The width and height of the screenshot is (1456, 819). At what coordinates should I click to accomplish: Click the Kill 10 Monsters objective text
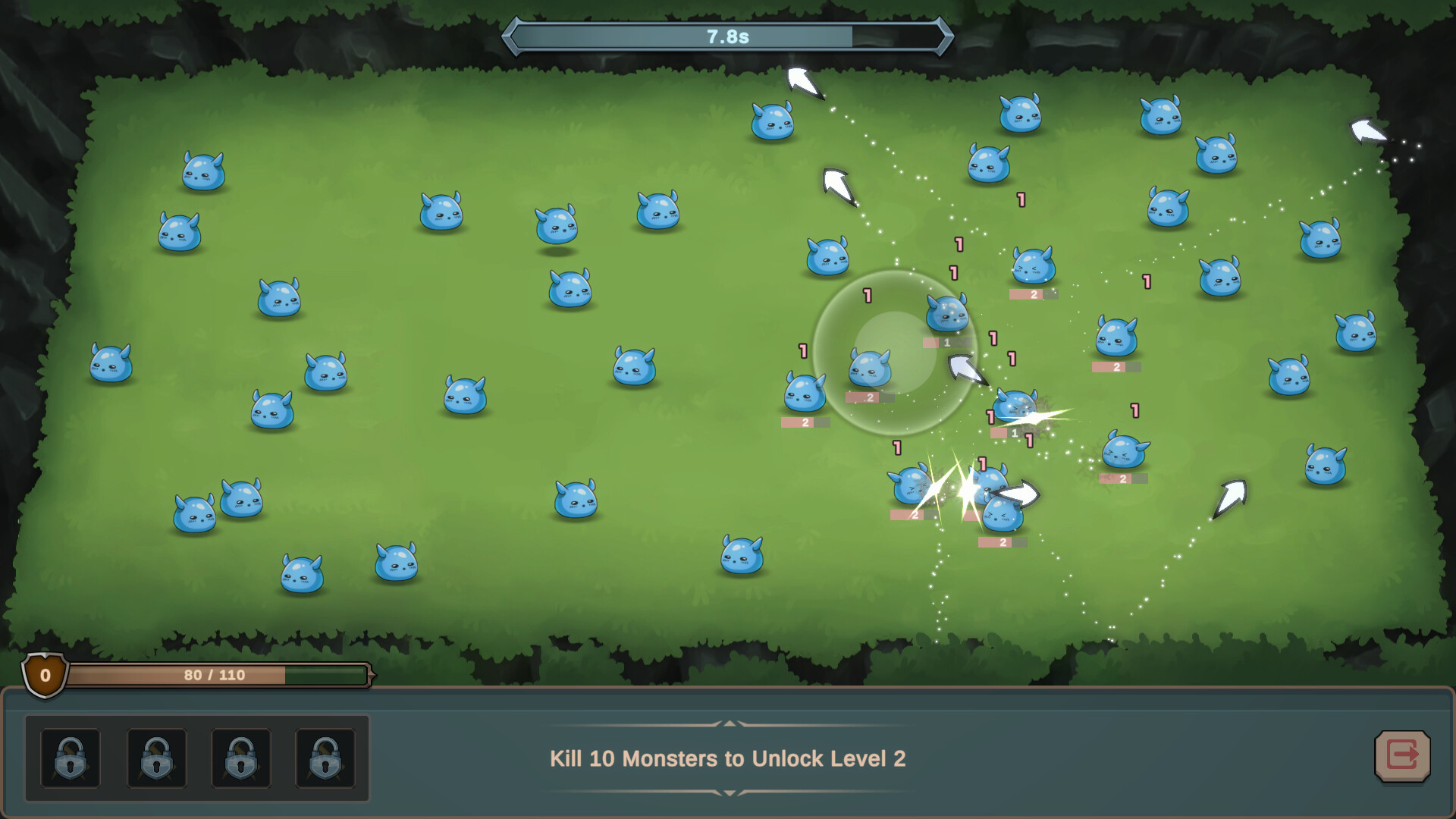[x=728, y=758]
